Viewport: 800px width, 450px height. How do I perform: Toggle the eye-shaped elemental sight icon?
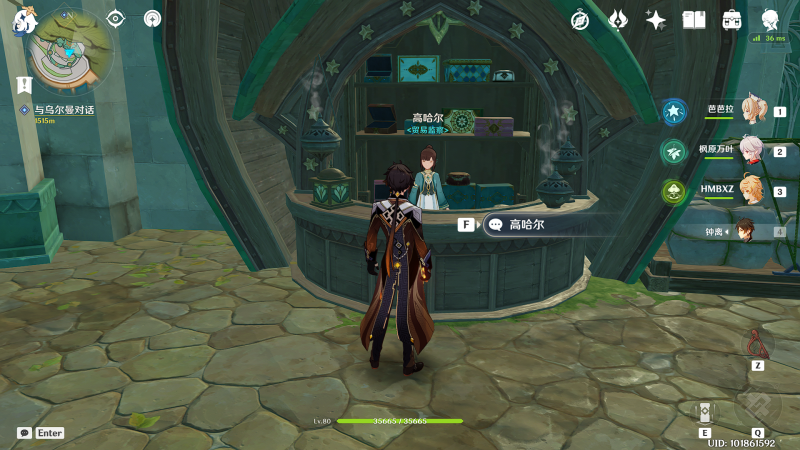coord(115,18)
